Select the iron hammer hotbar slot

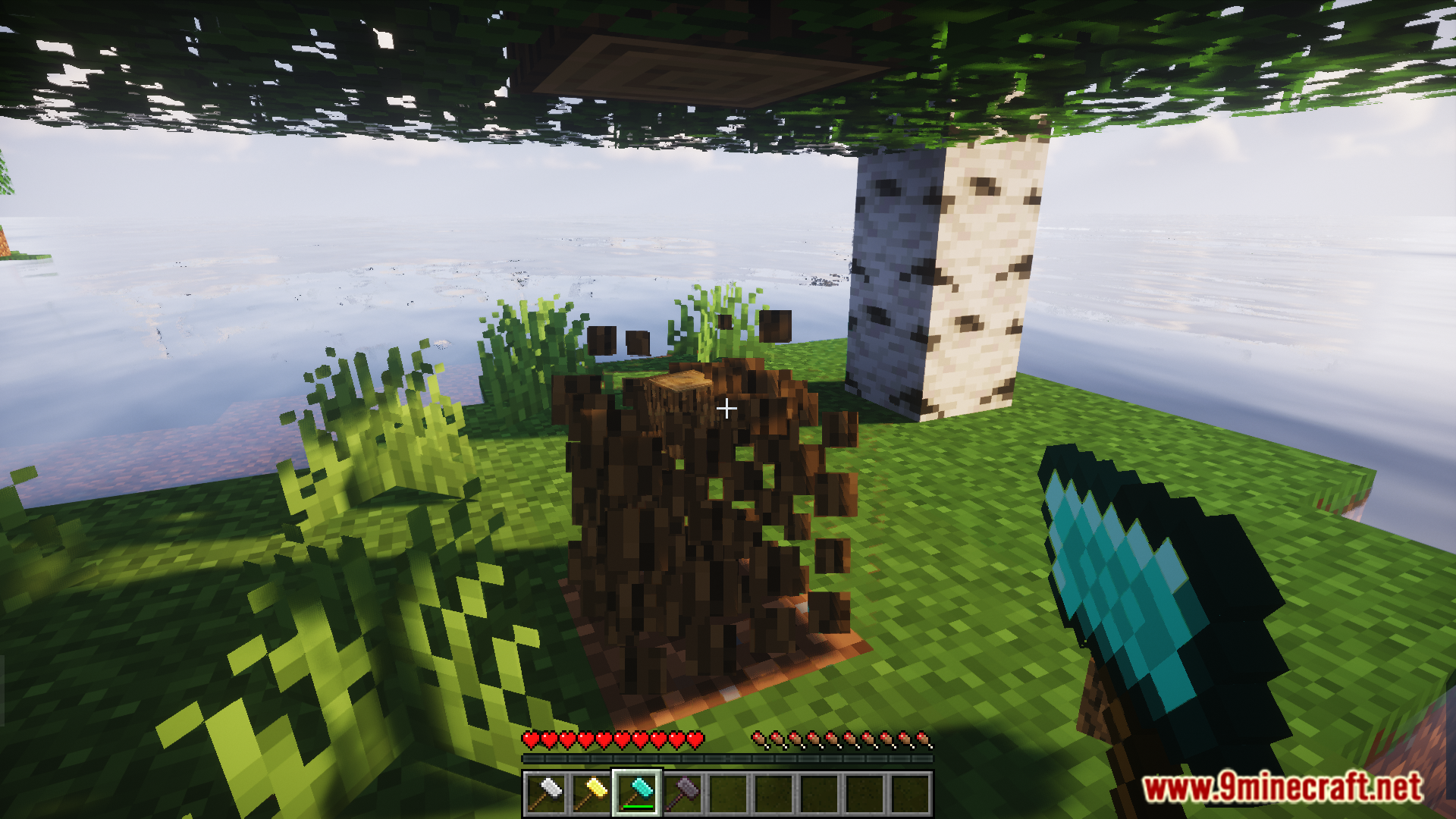click(546, 793)
